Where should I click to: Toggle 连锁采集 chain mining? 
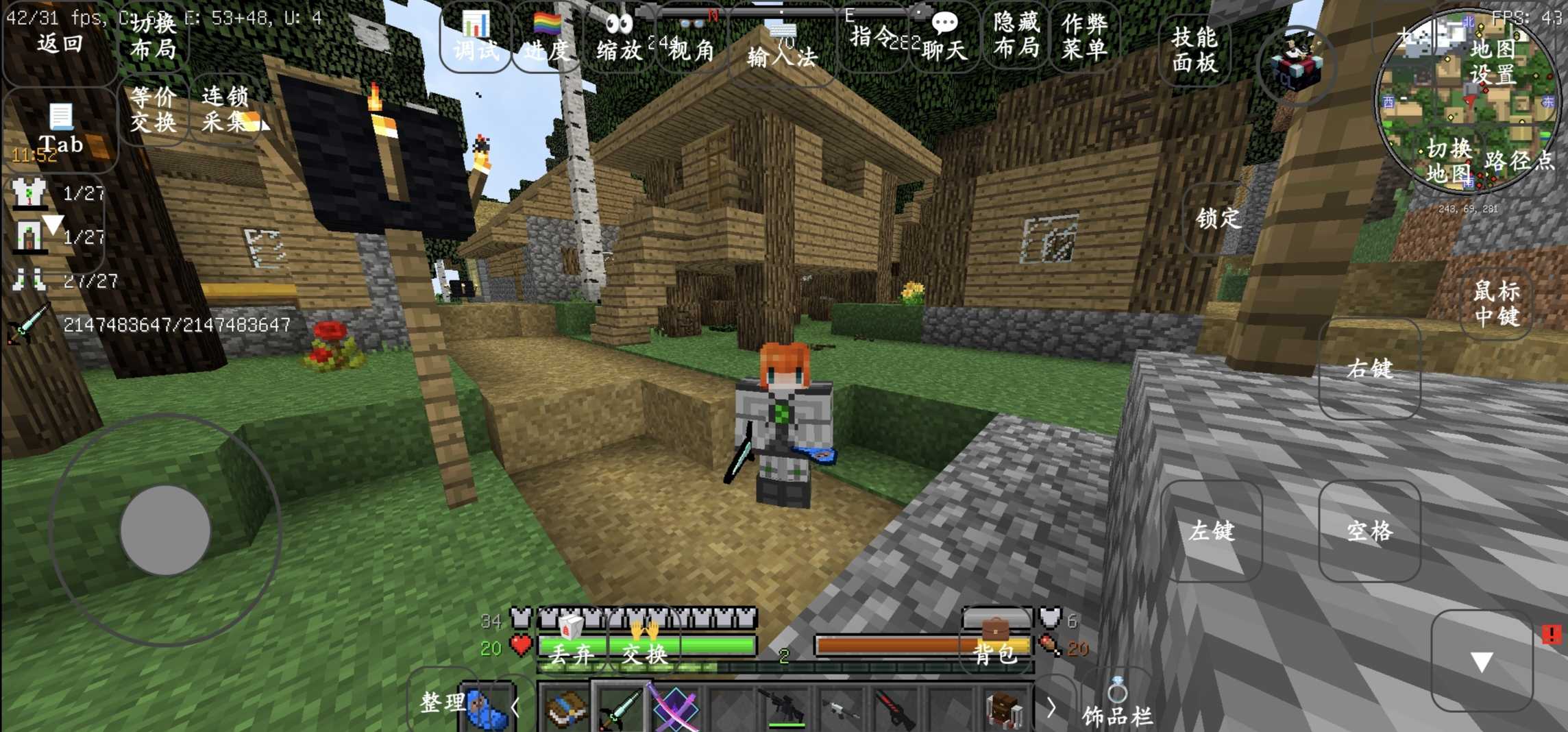(x=225, y=110)
